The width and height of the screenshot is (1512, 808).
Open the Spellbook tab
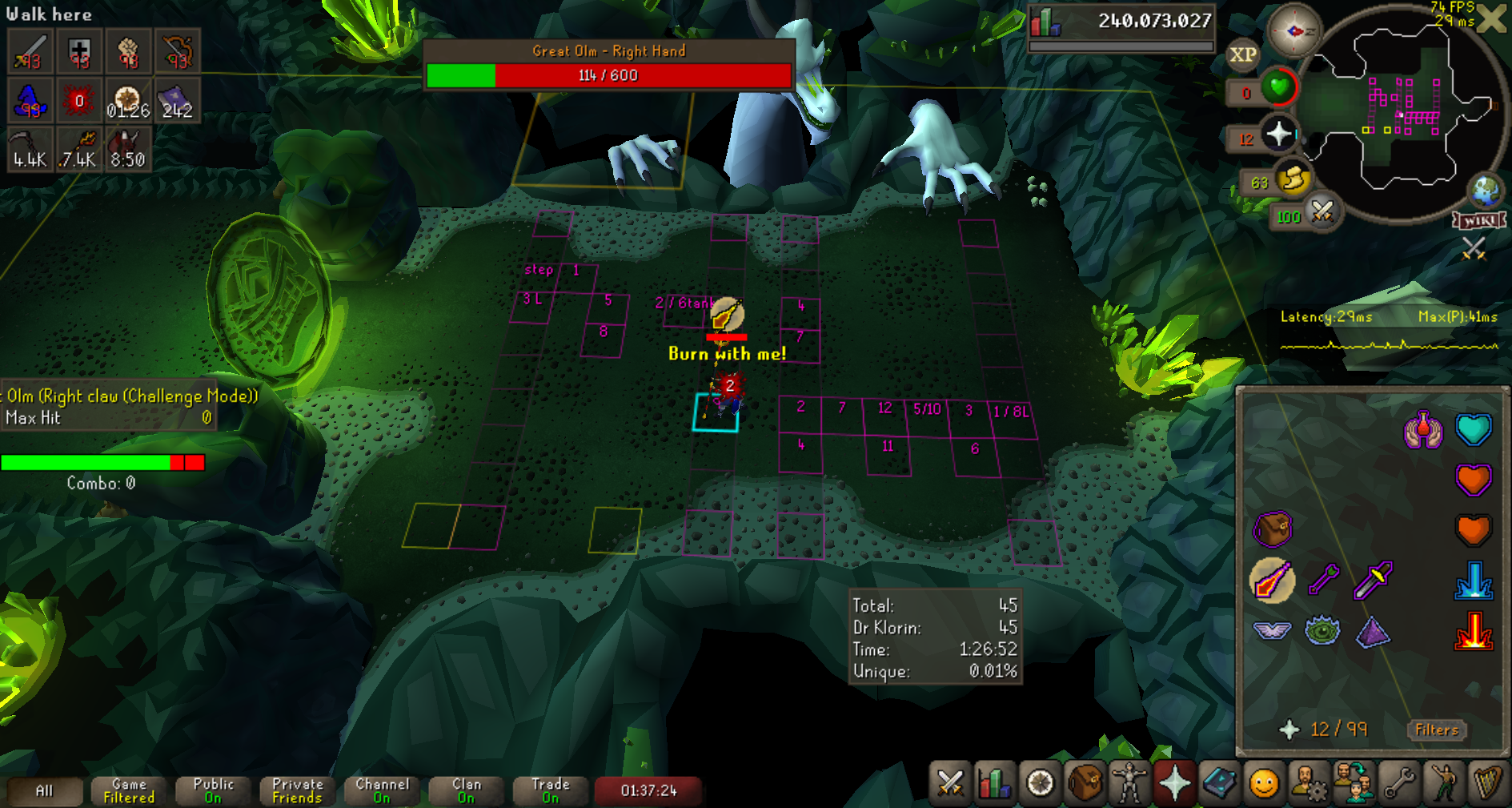click(x=1219, y=782)
